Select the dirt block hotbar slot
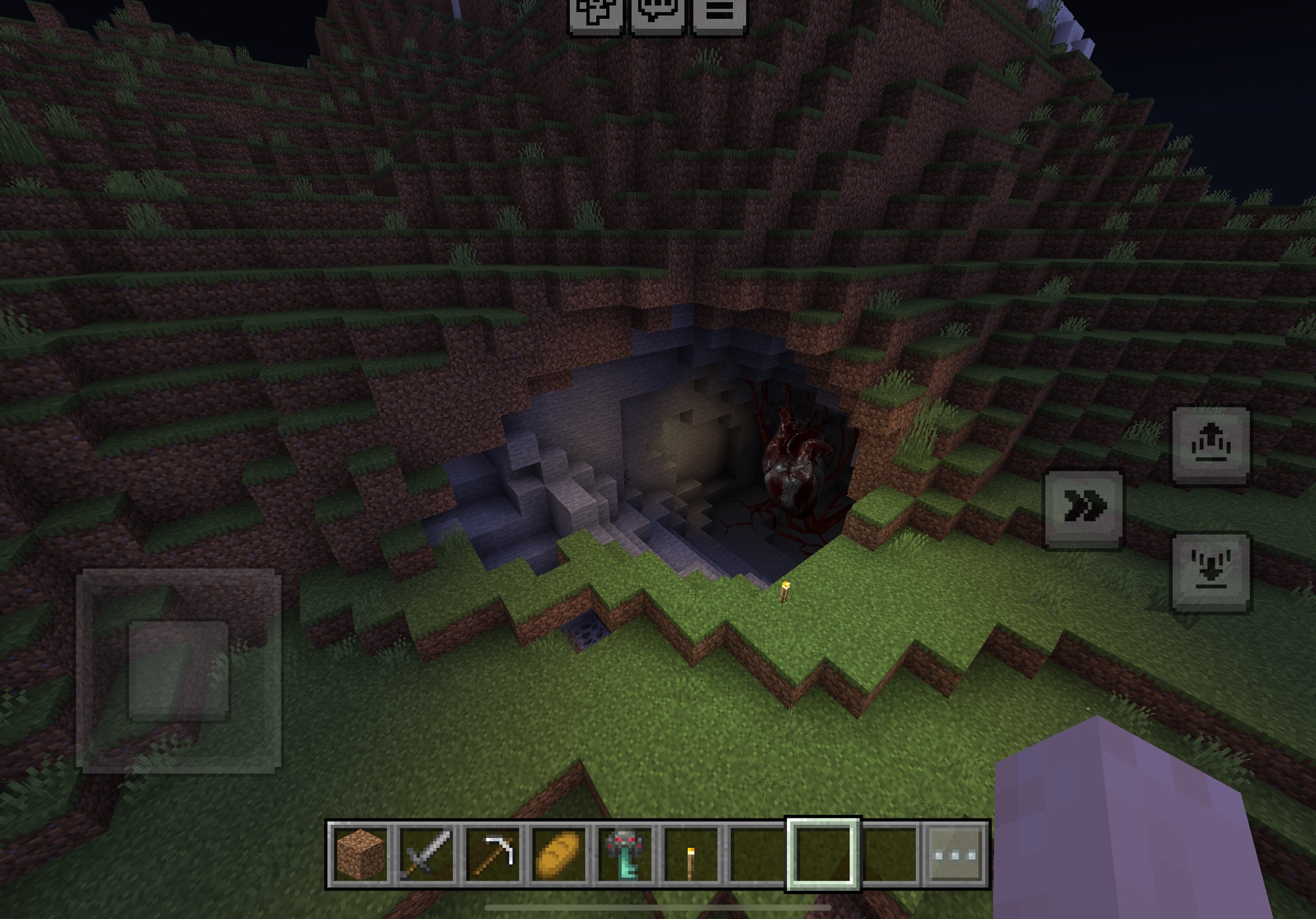Viewport: 1316px width, 919px height. point(361,854)
